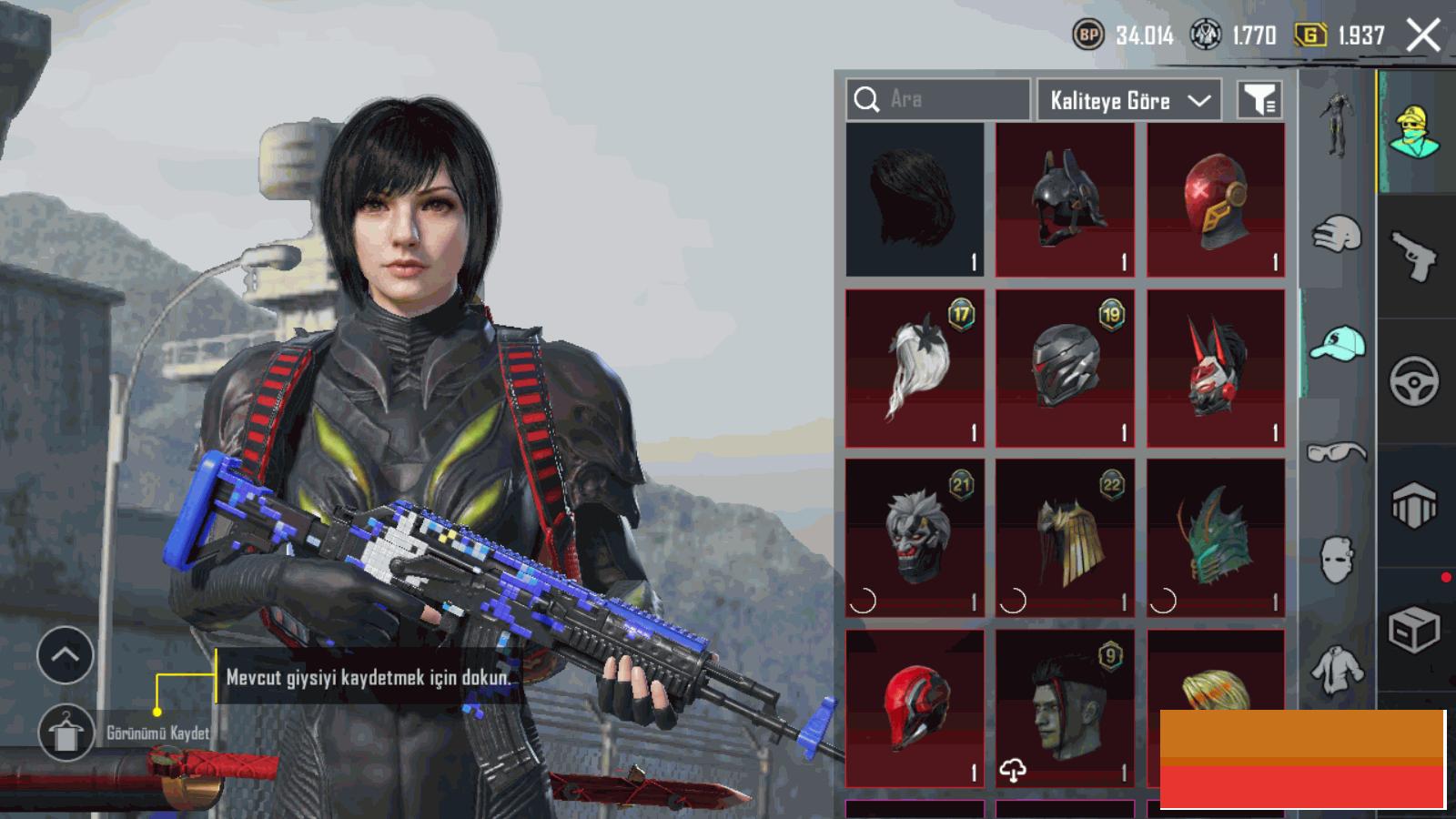This screenshot has height=819, width=1456.
Task: Pick the golden pharaoh headdress item
Action: pyautogui.click(x=1065, y=537)
